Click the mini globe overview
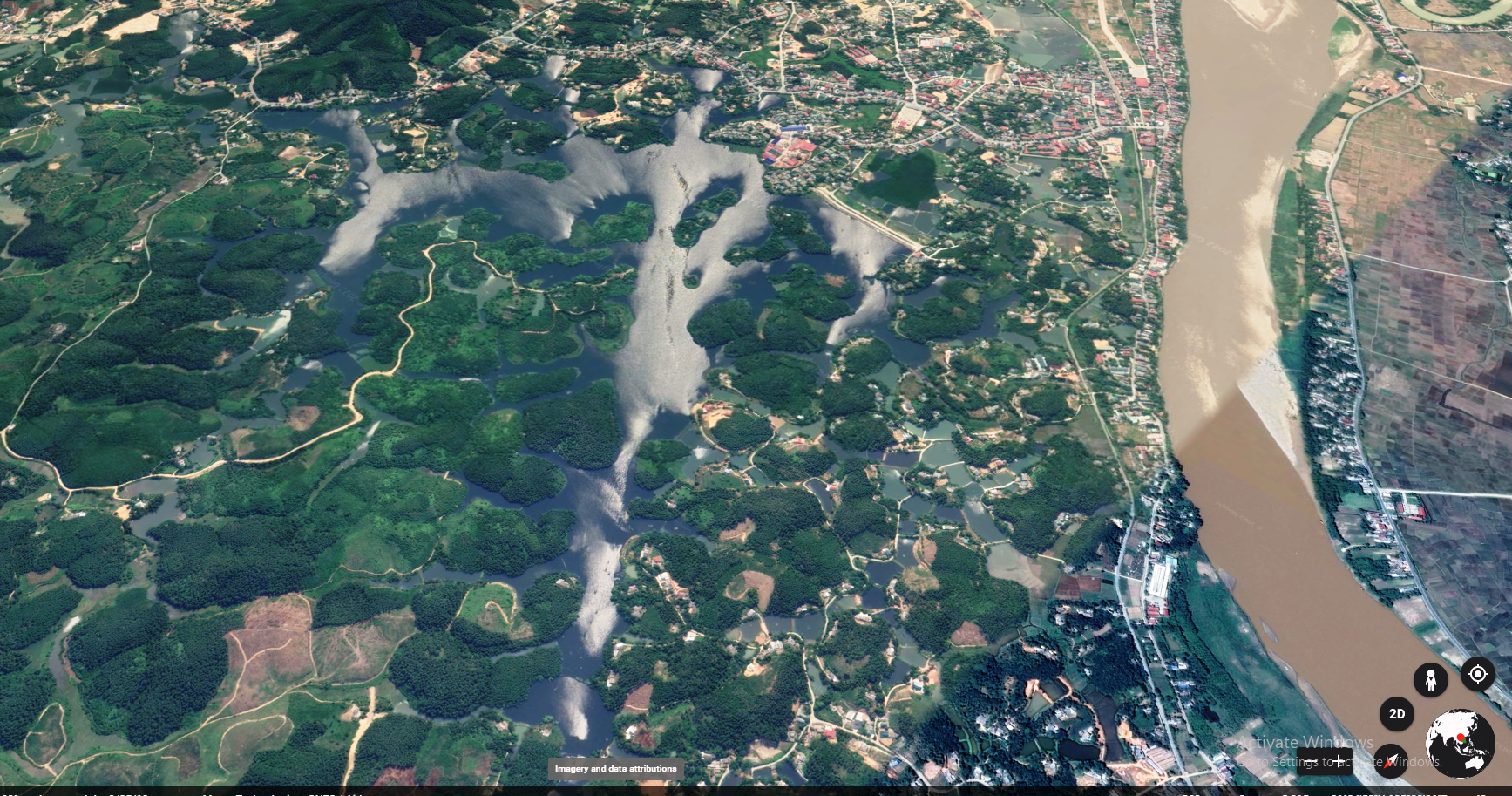The height and width of the screenshot is (796, 1512). (x=1460, y=743)
